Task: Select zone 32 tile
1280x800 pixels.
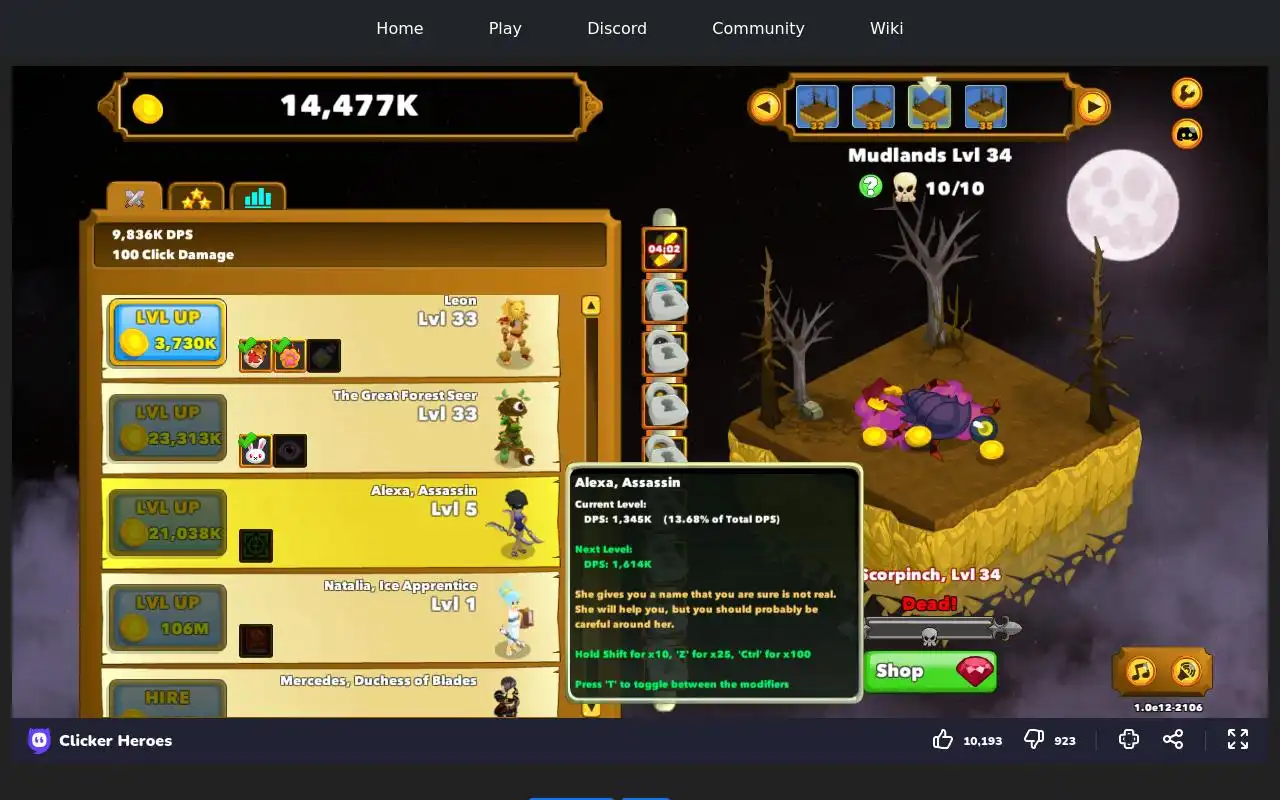Action: (817, 107)
